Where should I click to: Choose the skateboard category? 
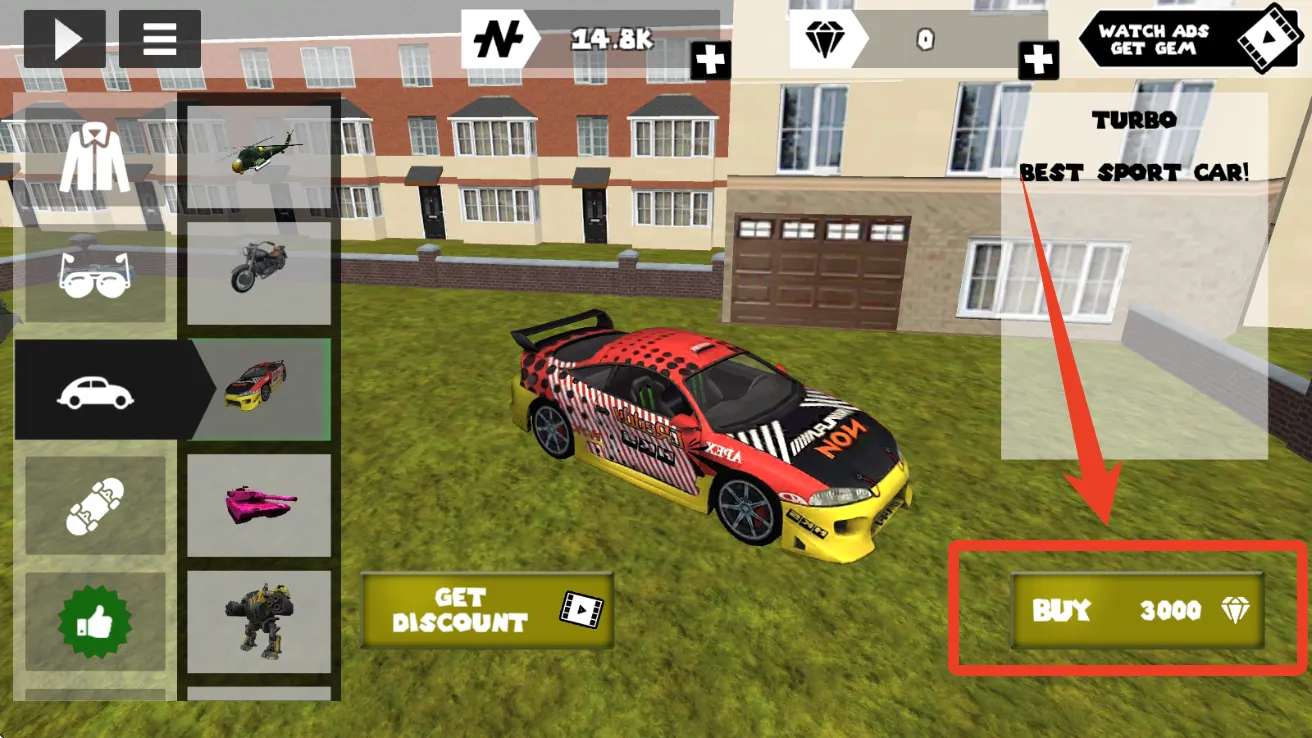pyautogui.click(x=95, y=506)
